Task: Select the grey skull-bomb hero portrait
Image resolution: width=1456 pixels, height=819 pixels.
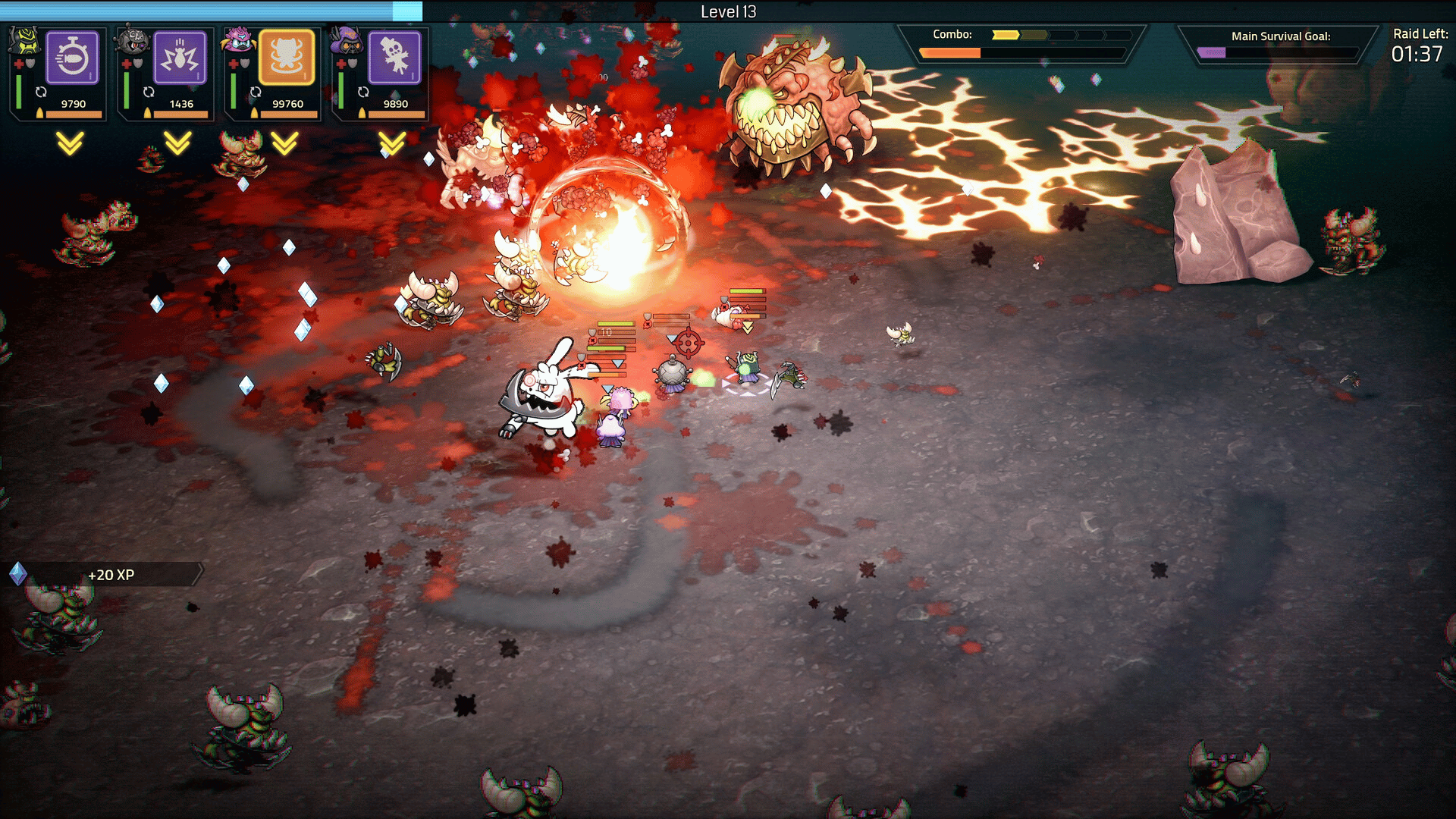Action: (x=133, y=41)
